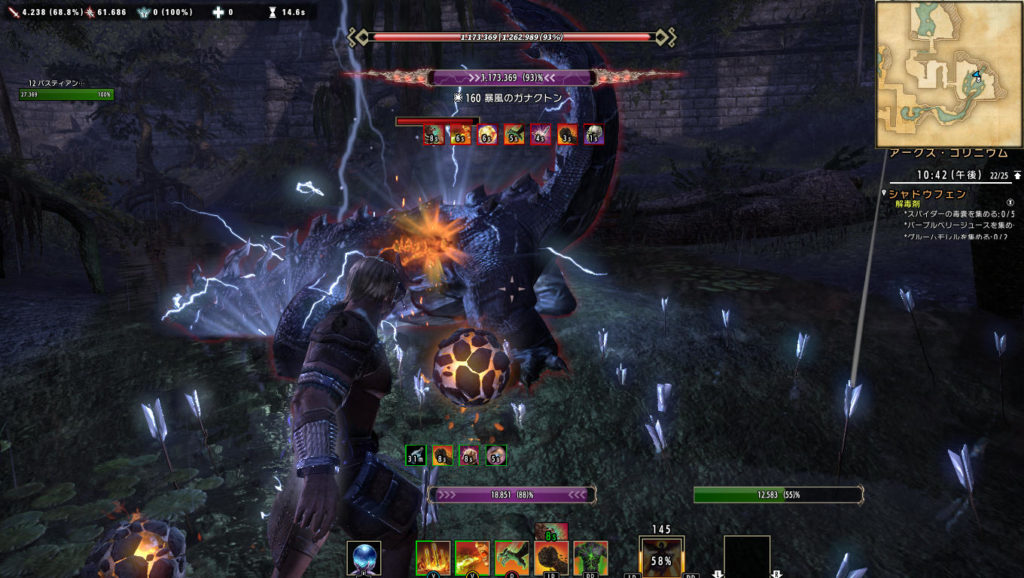Inspect the glowing sun debuff on the boss
1024x578 pixels.
487,135
